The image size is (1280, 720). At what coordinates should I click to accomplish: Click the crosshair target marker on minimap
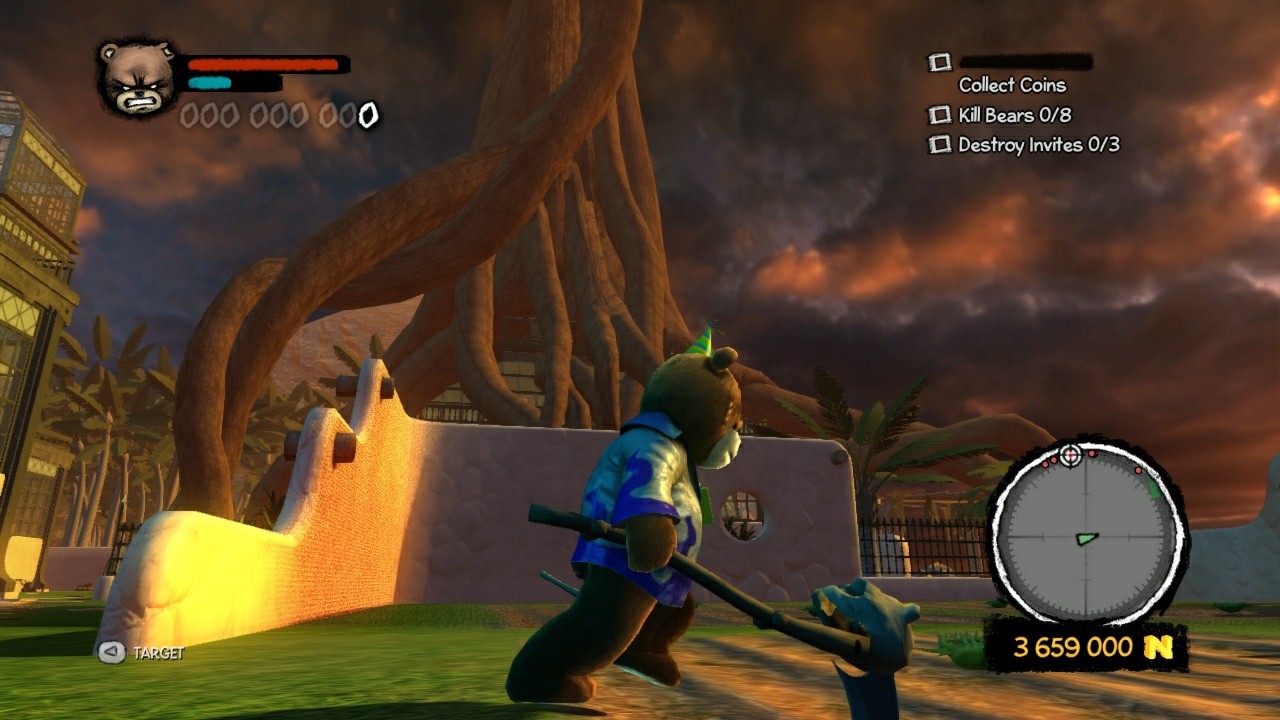tap(1071, 455)
